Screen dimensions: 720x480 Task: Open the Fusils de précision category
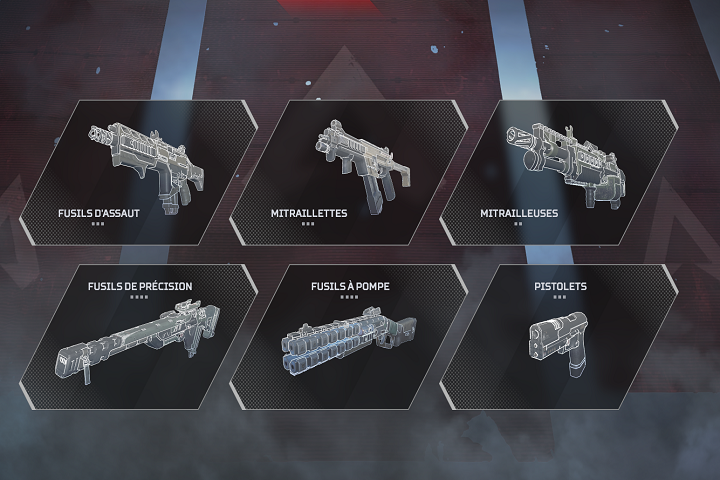click(140, 337)
